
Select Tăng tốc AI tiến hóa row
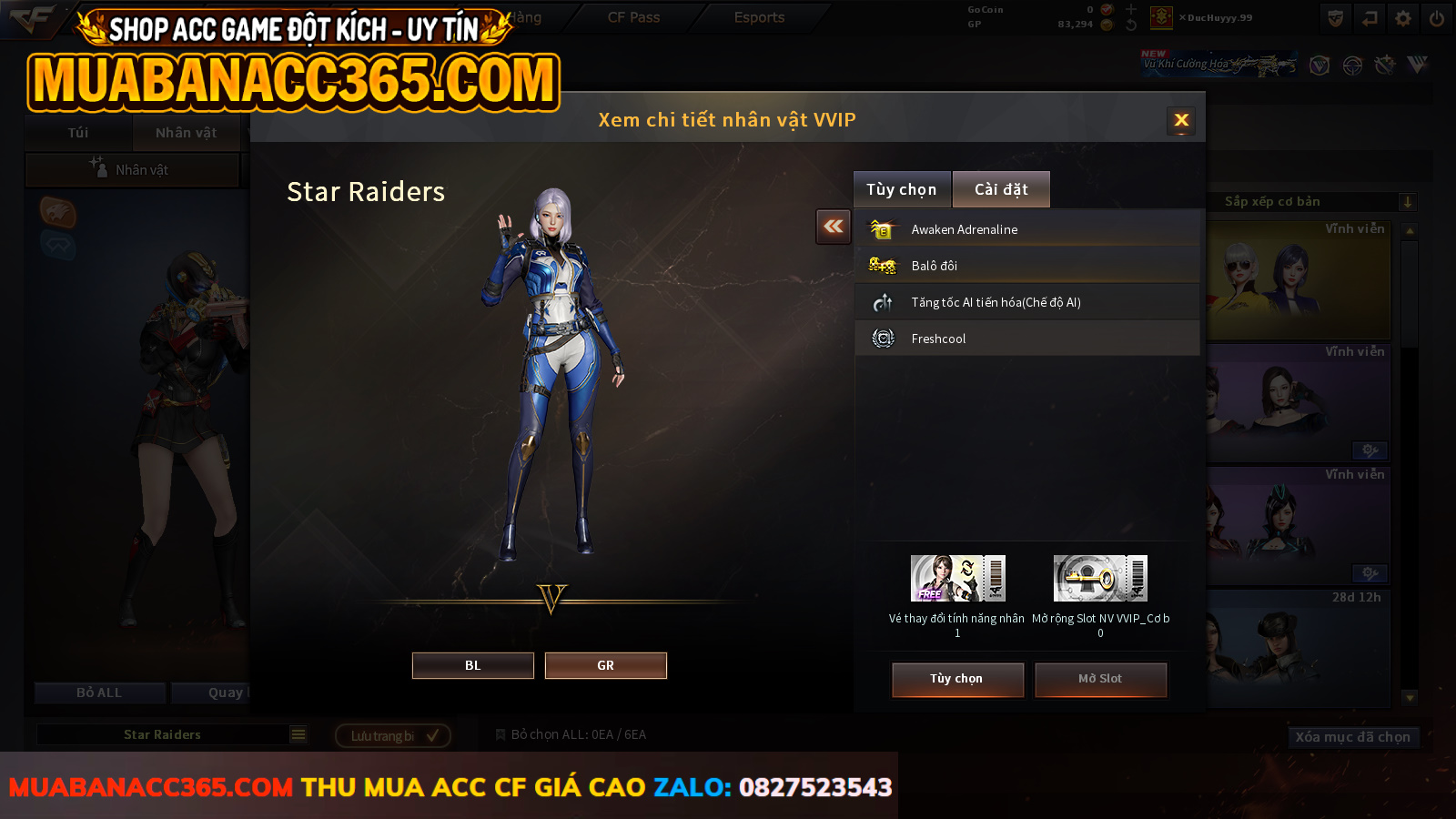[x=1026, y=302]
